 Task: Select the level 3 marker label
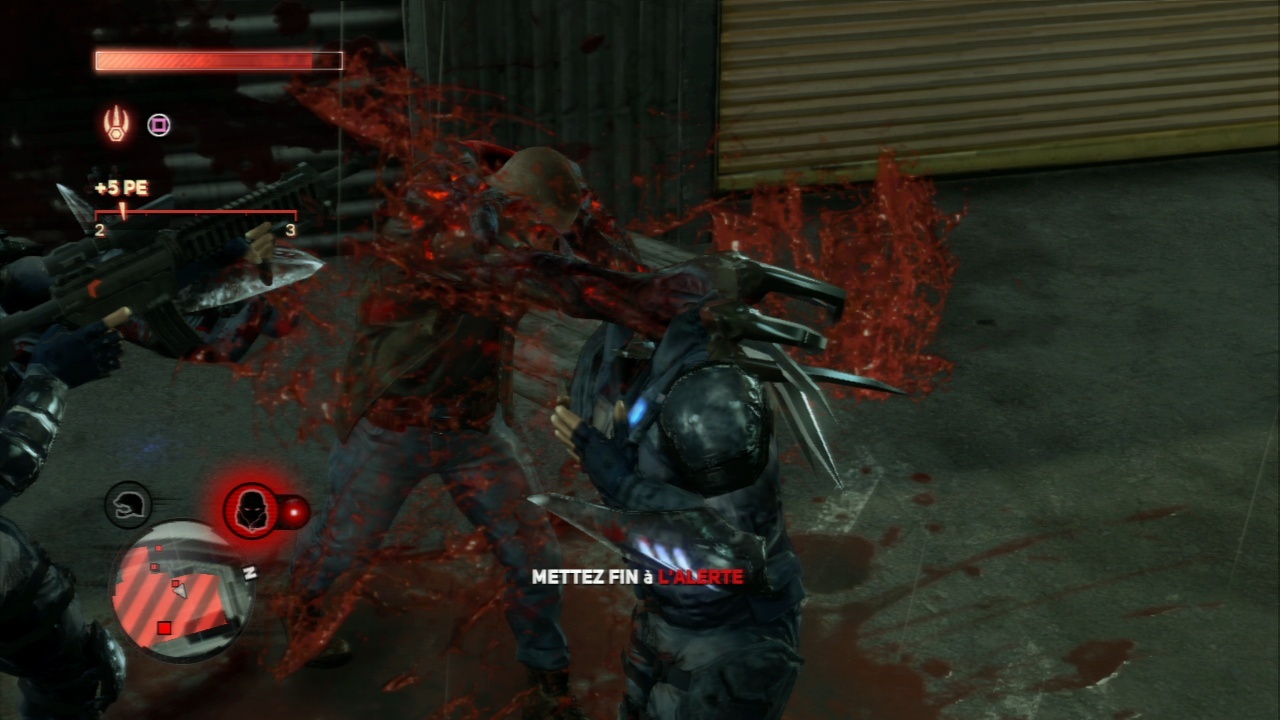point(291,230)
